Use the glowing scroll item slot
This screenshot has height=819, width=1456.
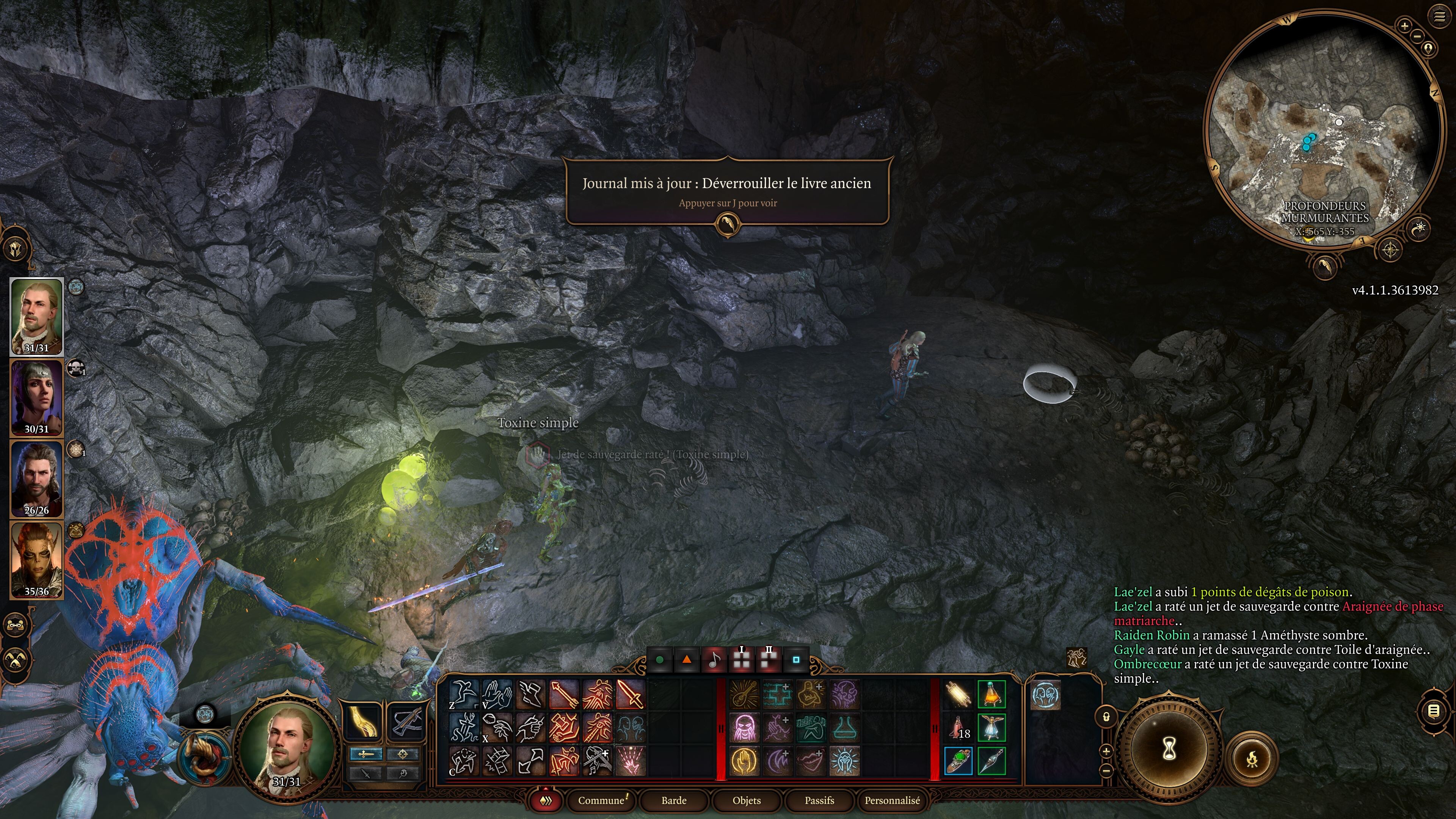coord(959,695)
